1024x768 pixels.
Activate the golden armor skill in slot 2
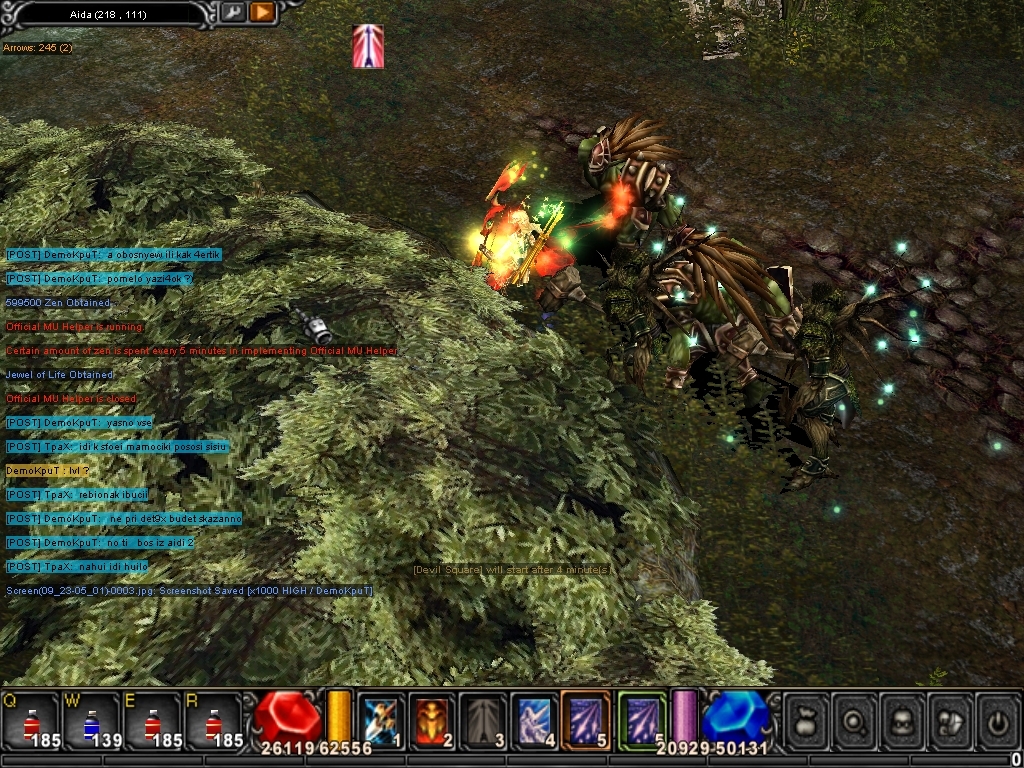pyautogui.click(x=432, y=718)
